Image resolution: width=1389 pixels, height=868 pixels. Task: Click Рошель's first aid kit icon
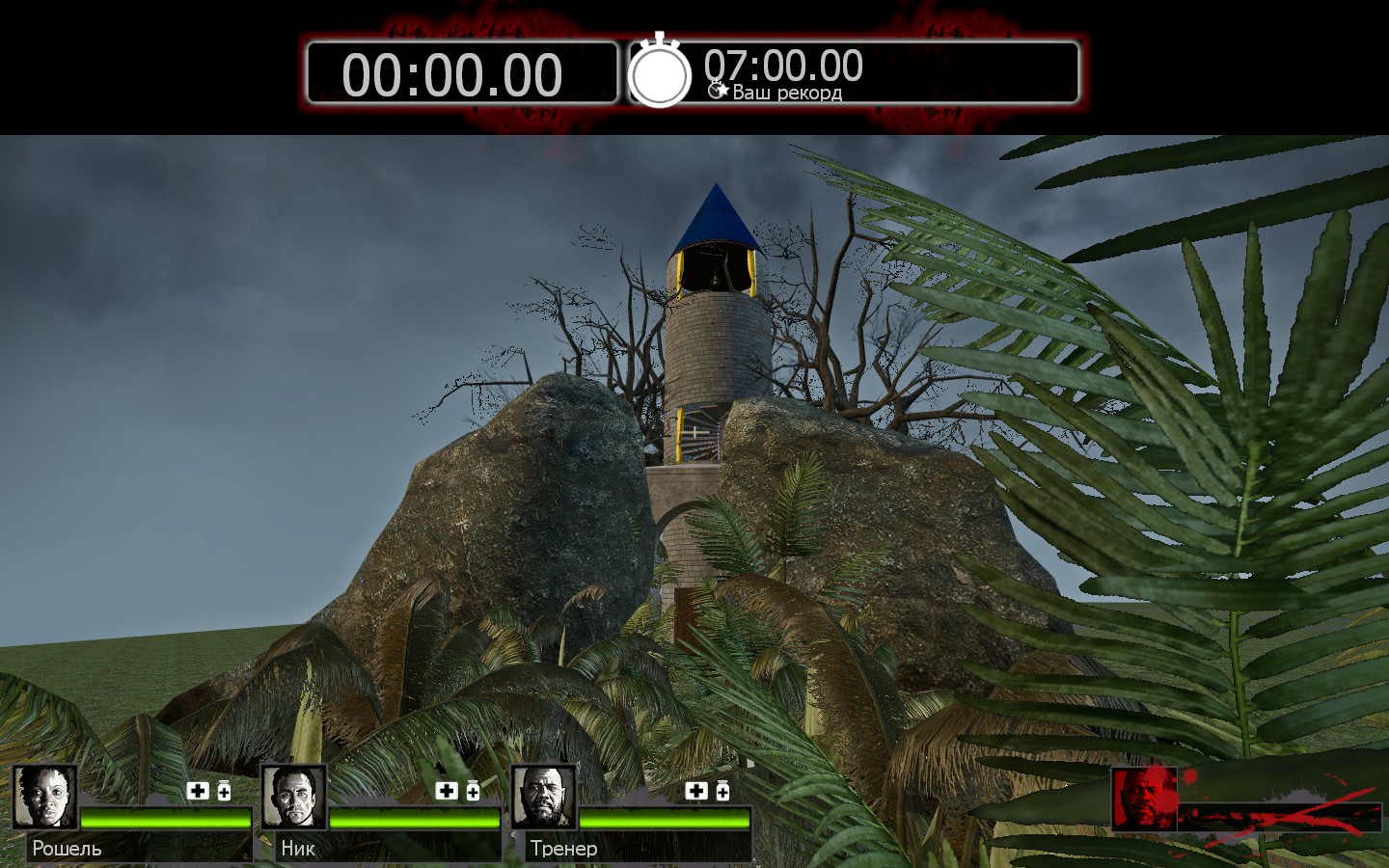click(x=198, y=791)
